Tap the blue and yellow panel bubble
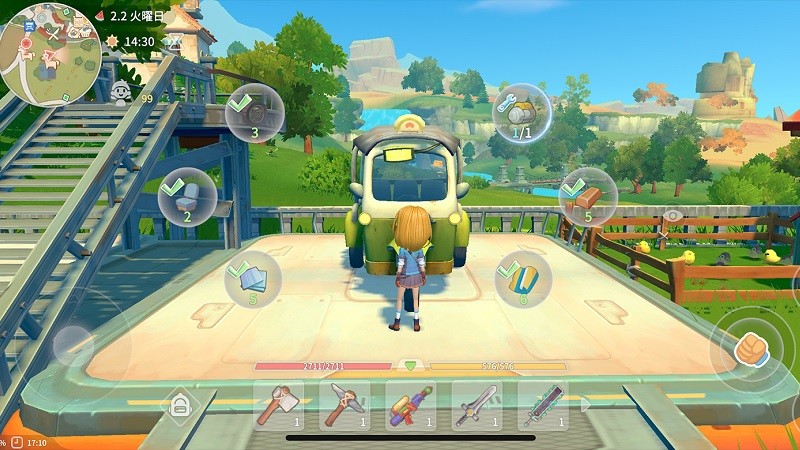This screenshot has height=450, width=800. [x=524, y=279]
